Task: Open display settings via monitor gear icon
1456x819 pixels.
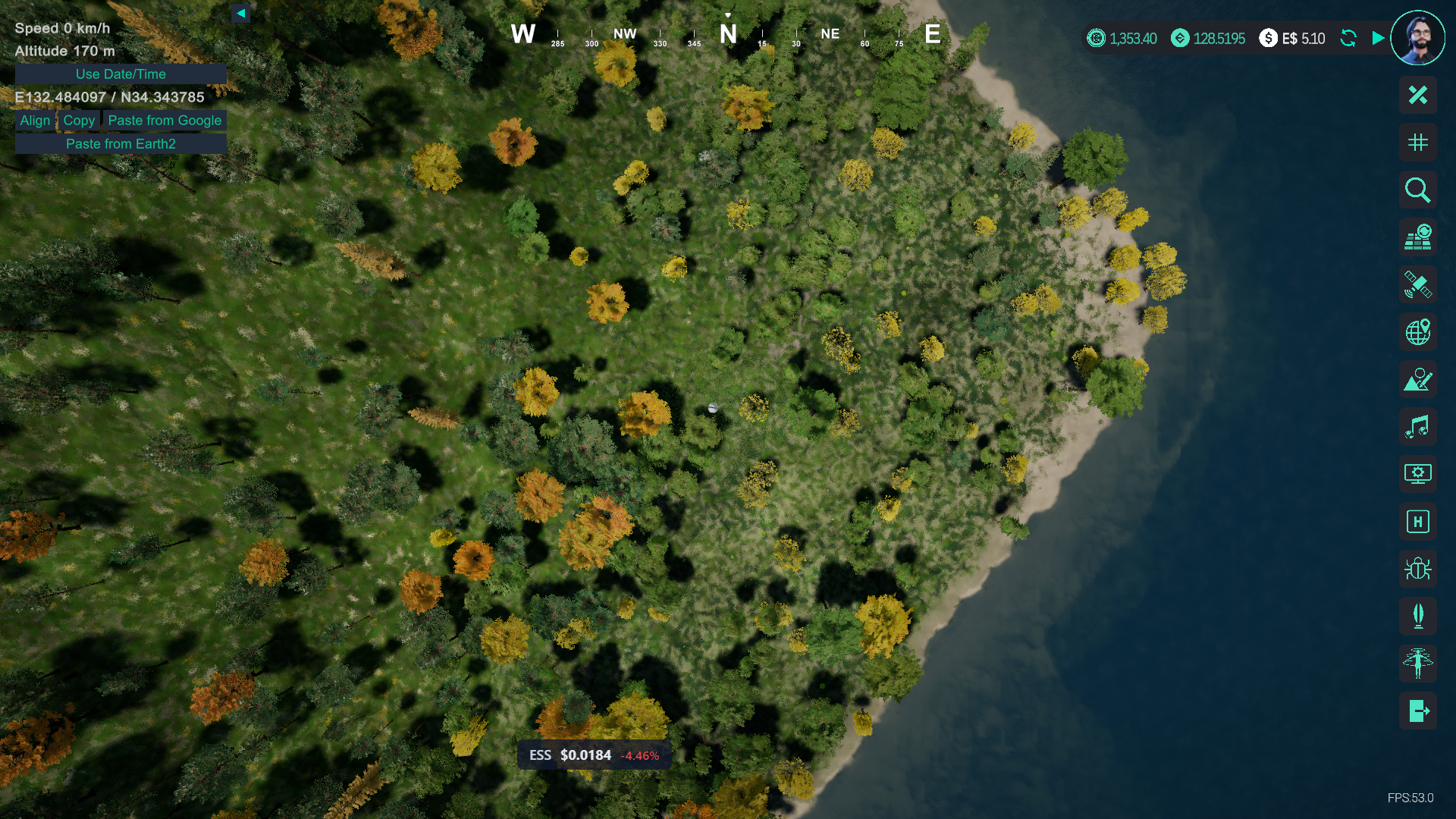Action: (1417, 474)
